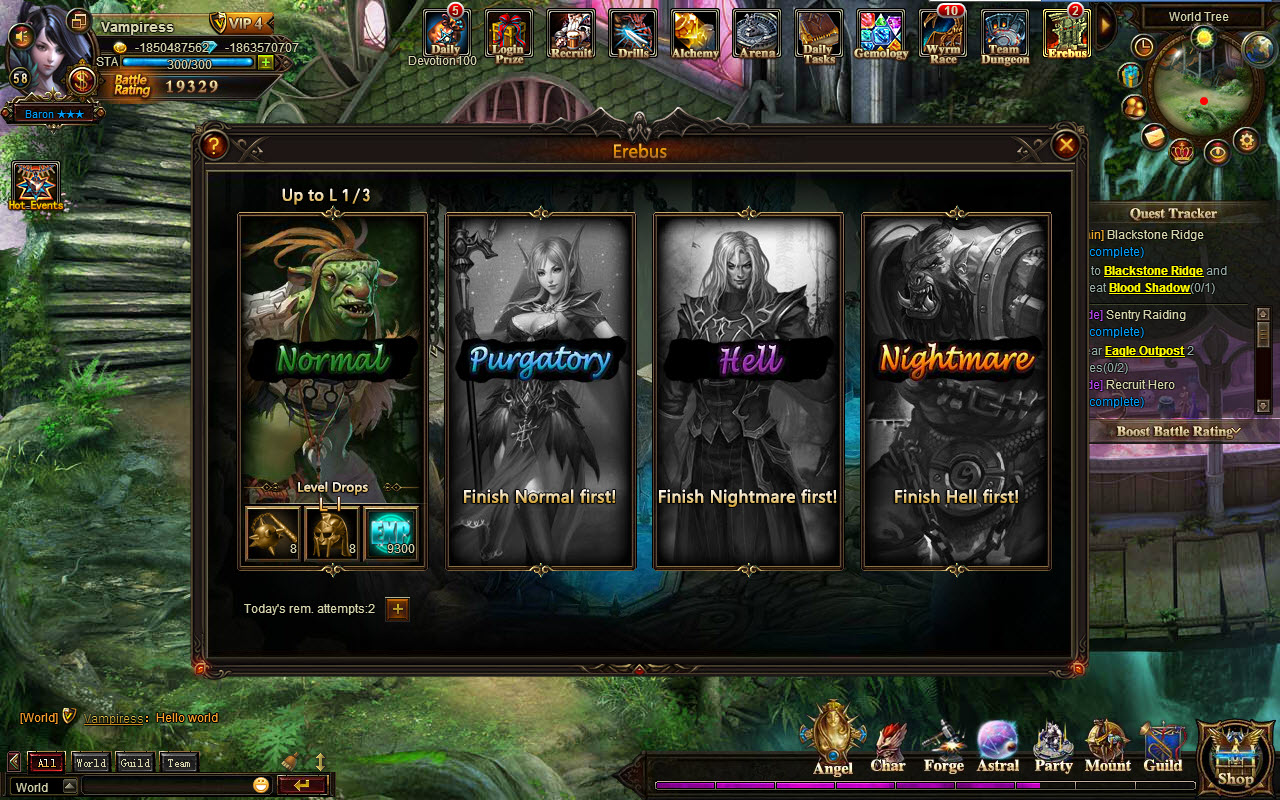Open the Team Dungeon
1280x800 pixels.
[x=1004, y=30]
